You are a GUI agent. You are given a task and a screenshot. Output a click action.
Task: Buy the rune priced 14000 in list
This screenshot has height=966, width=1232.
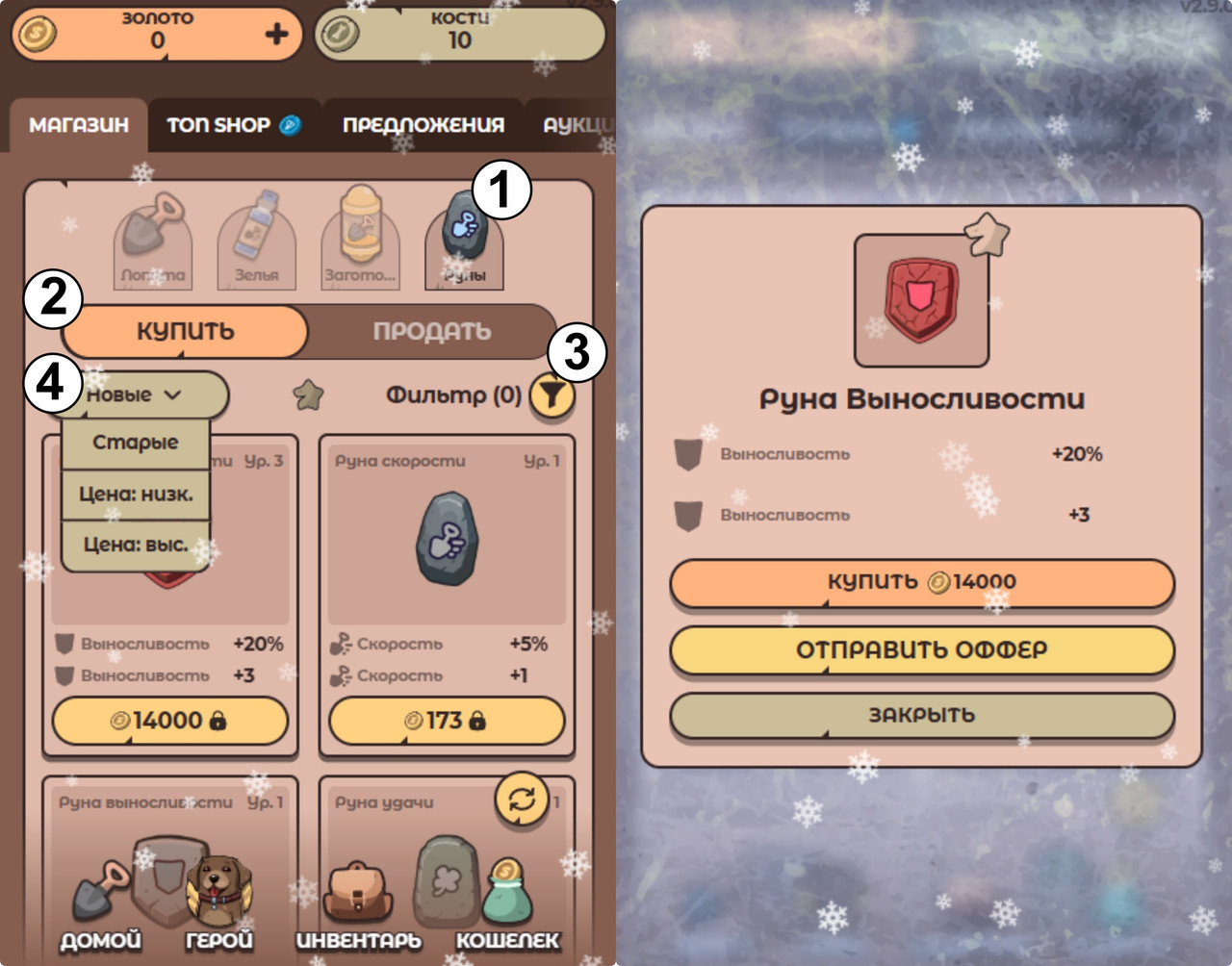tap(169, 721)
